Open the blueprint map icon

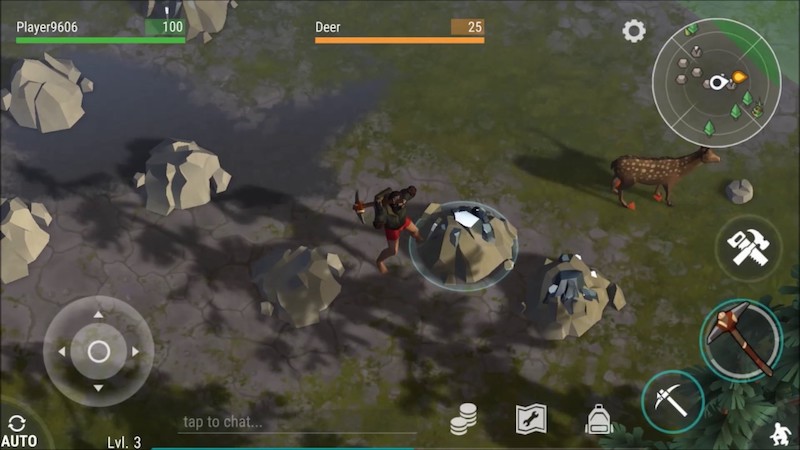click(x=531, y=419)
